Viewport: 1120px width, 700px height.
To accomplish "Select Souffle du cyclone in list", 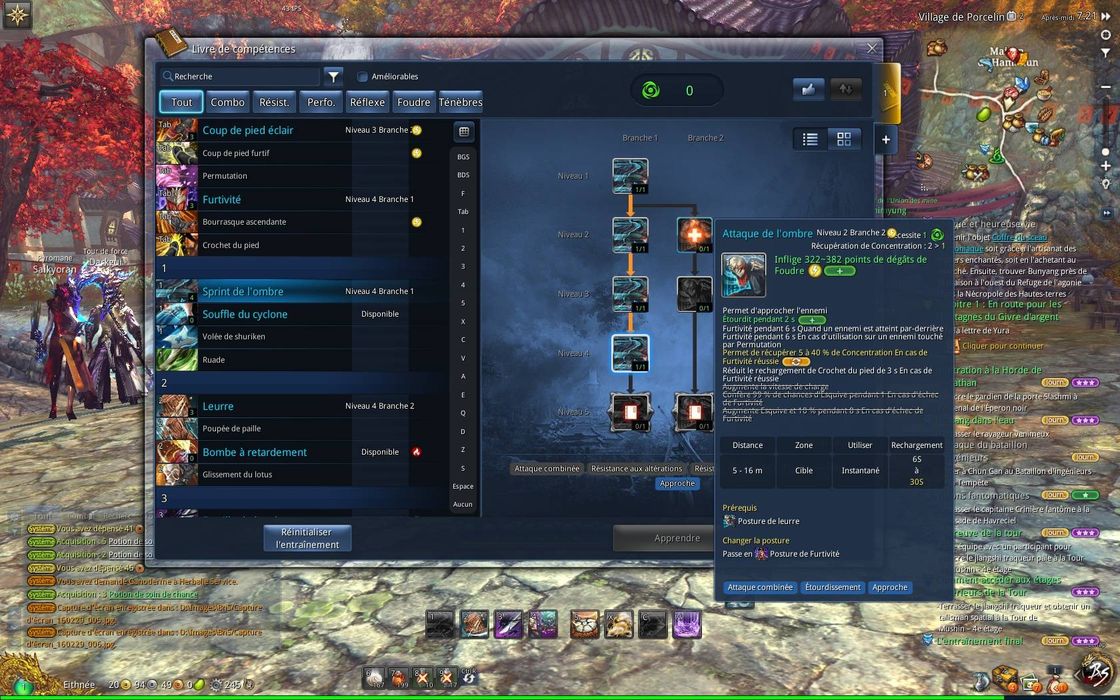I will [245, 314].
